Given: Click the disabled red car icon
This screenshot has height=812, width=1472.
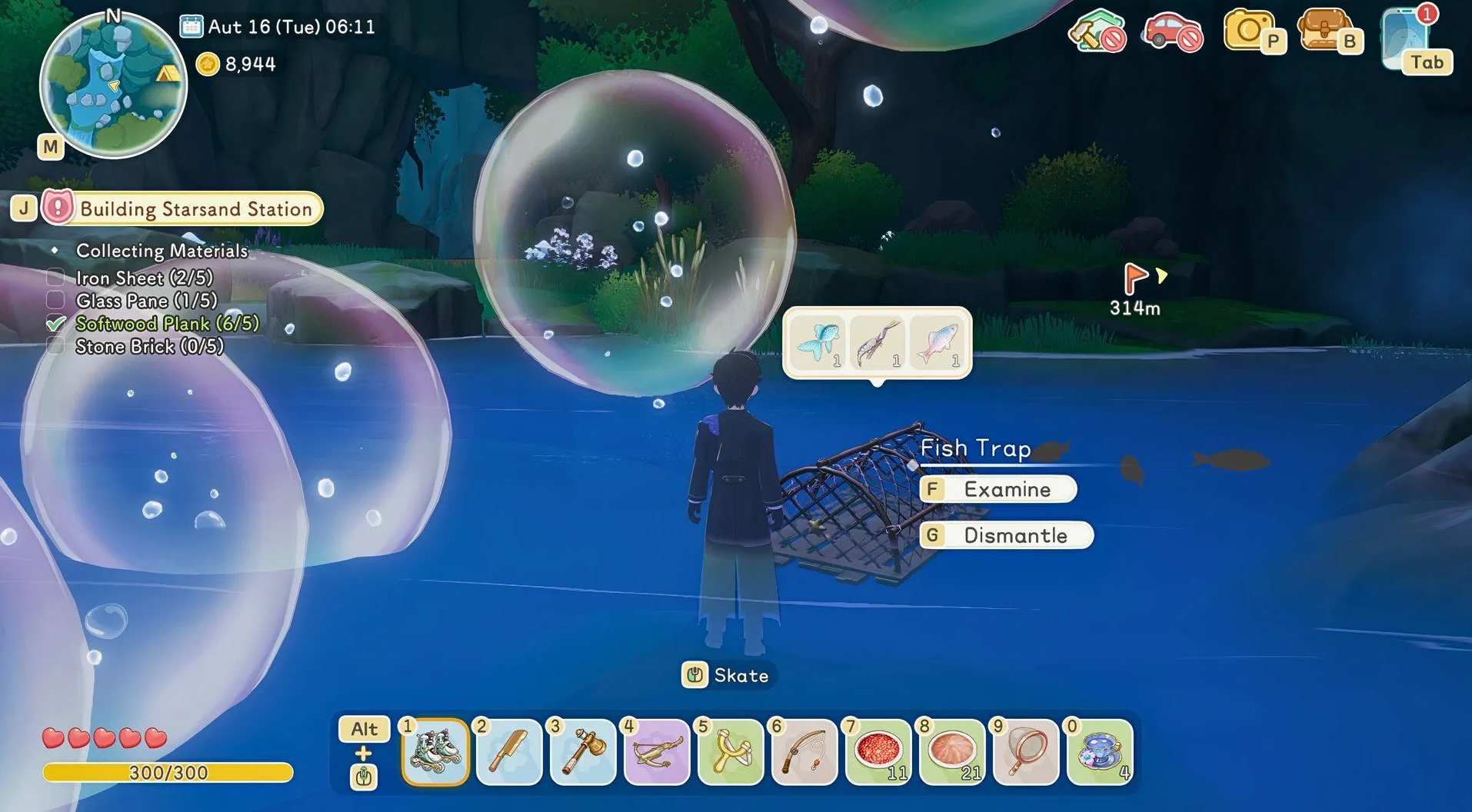Looking at the screenshot, I should [x=1171, y=31].
